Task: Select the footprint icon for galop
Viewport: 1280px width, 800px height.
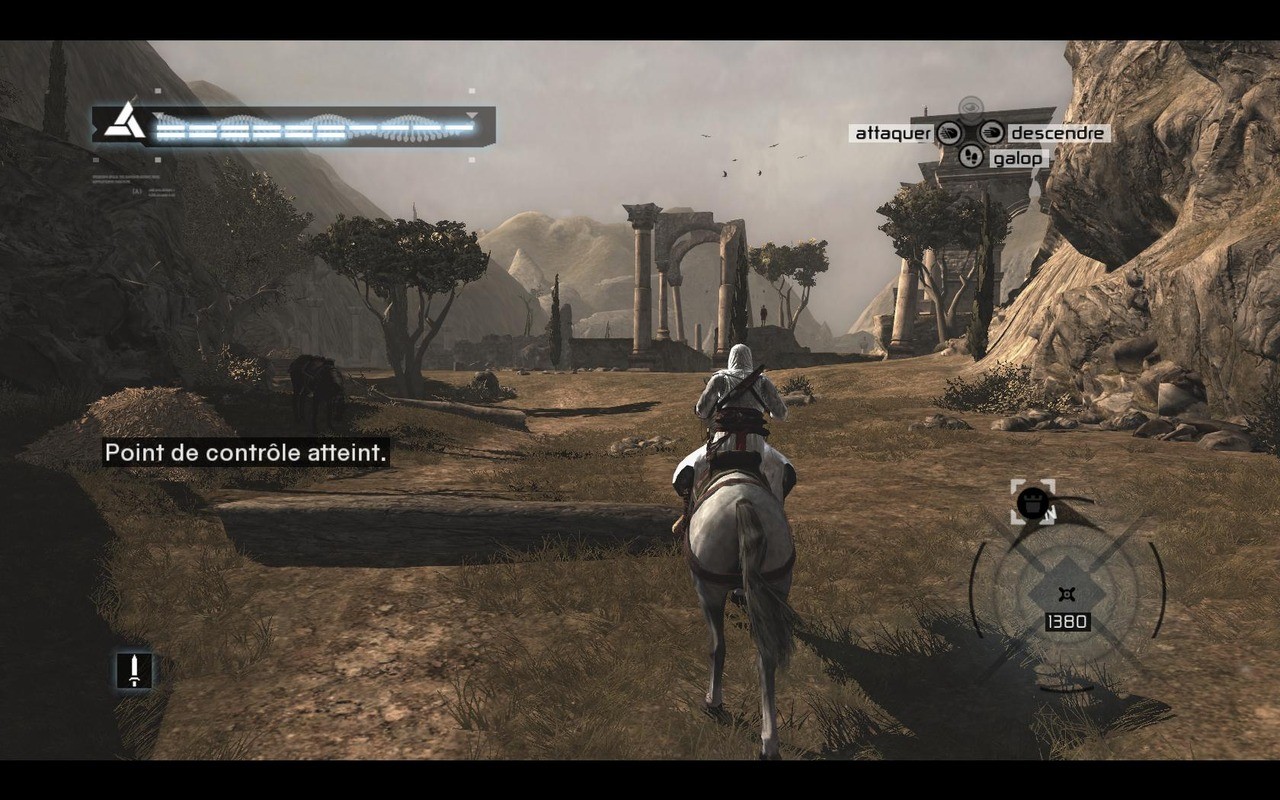Action: 971,157
